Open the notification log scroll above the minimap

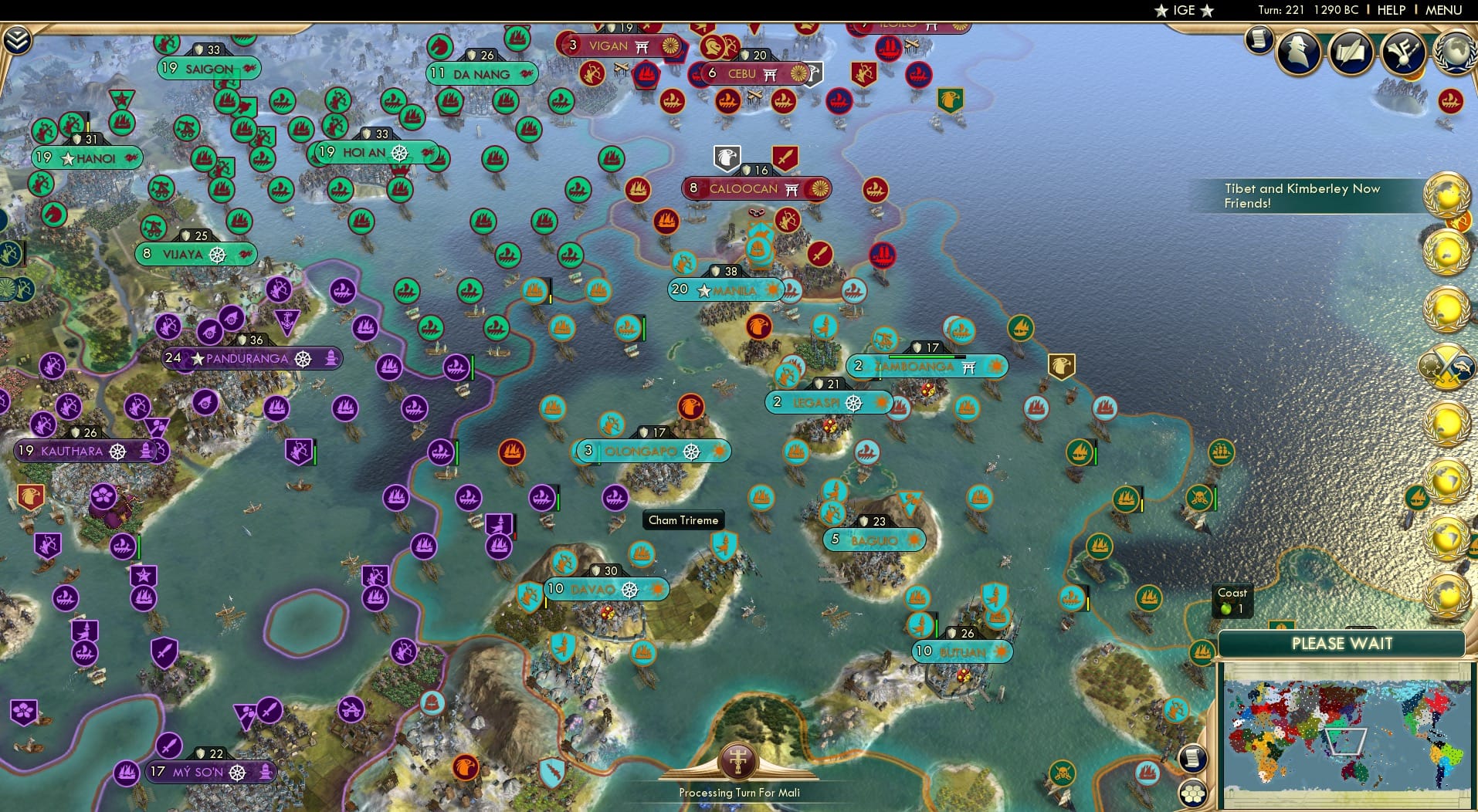point(1193,759)
